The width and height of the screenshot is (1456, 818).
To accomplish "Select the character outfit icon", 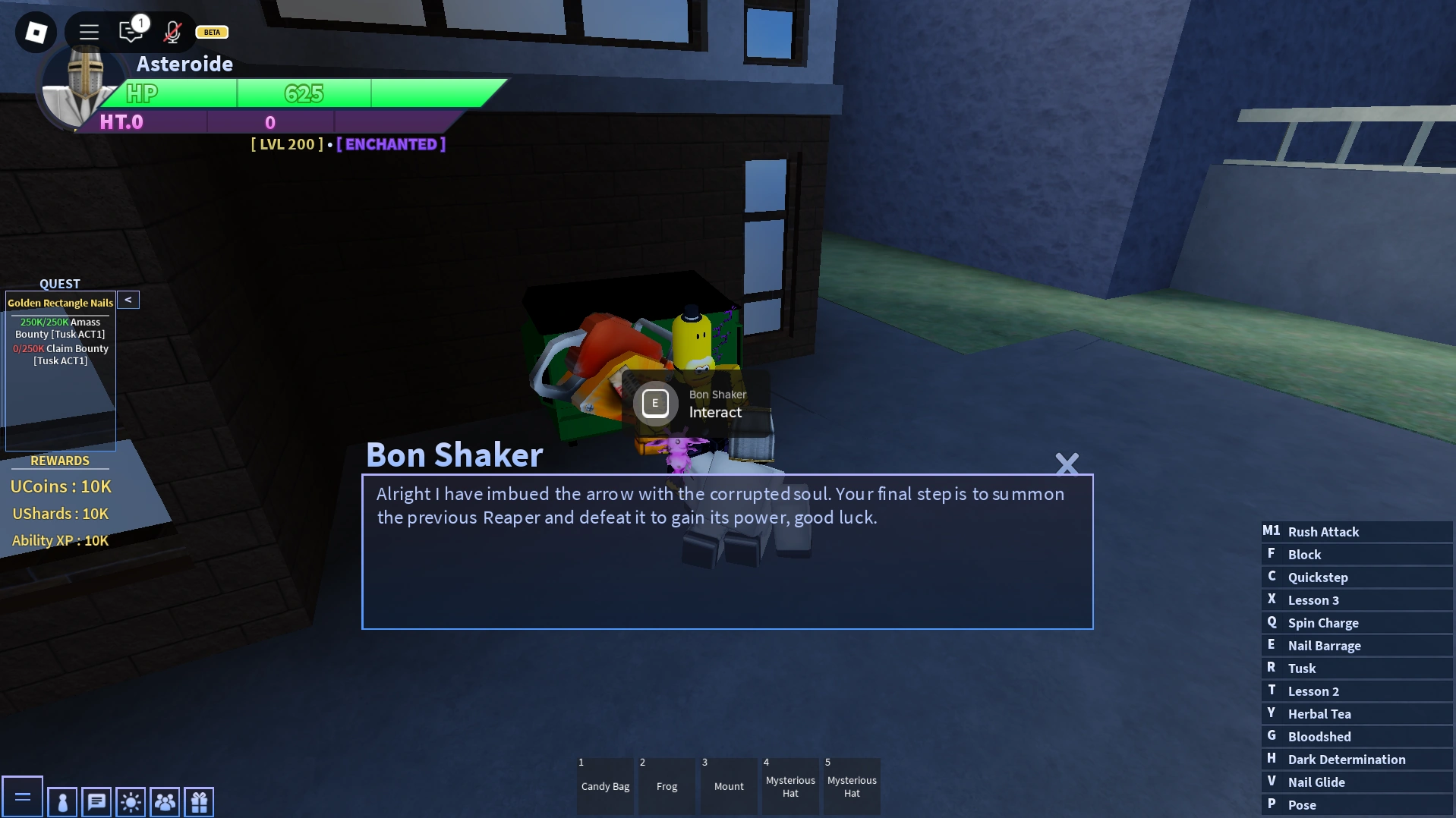I will [x=61, y=801].
